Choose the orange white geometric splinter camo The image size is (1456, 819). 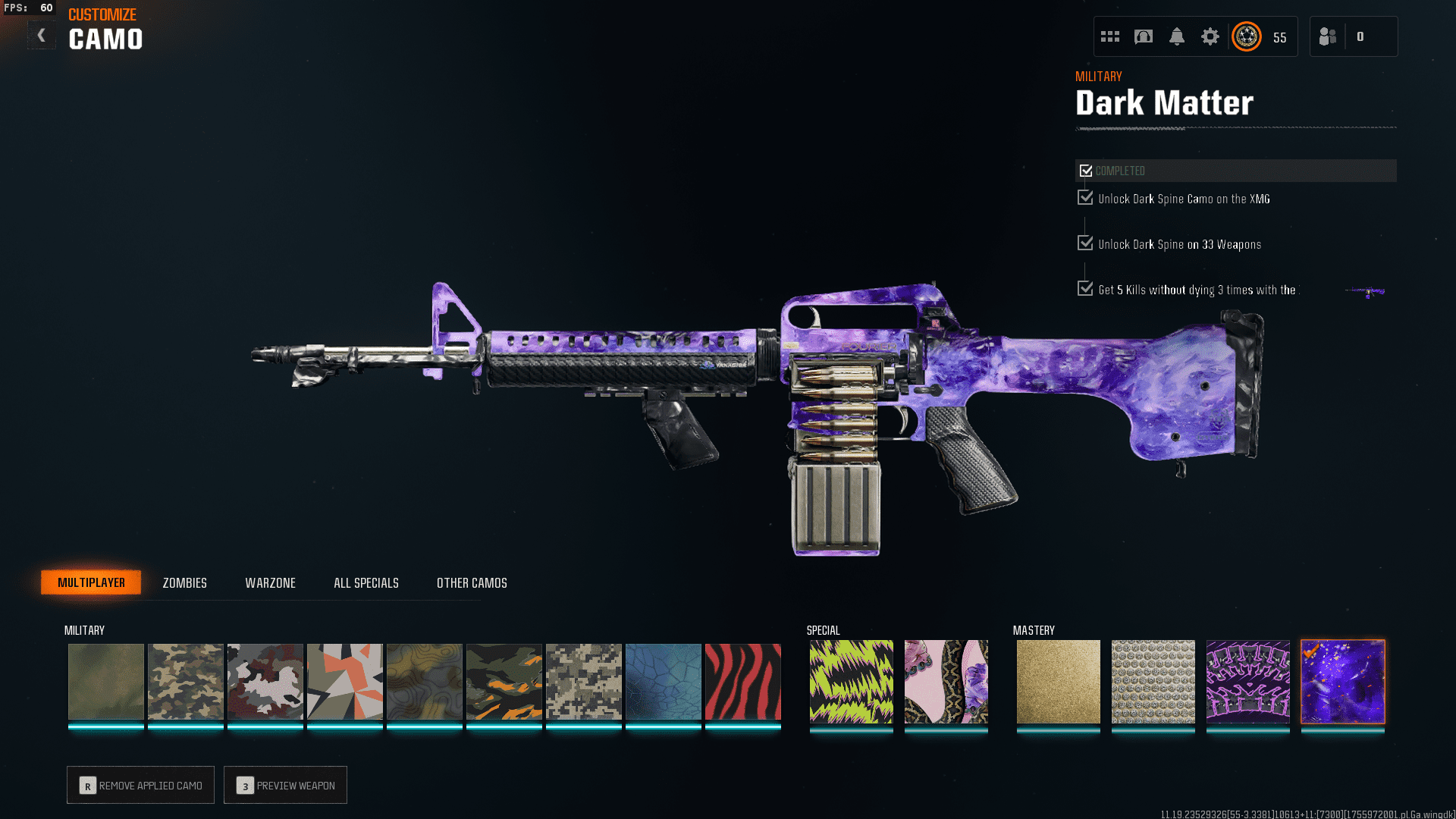[344, 681]
